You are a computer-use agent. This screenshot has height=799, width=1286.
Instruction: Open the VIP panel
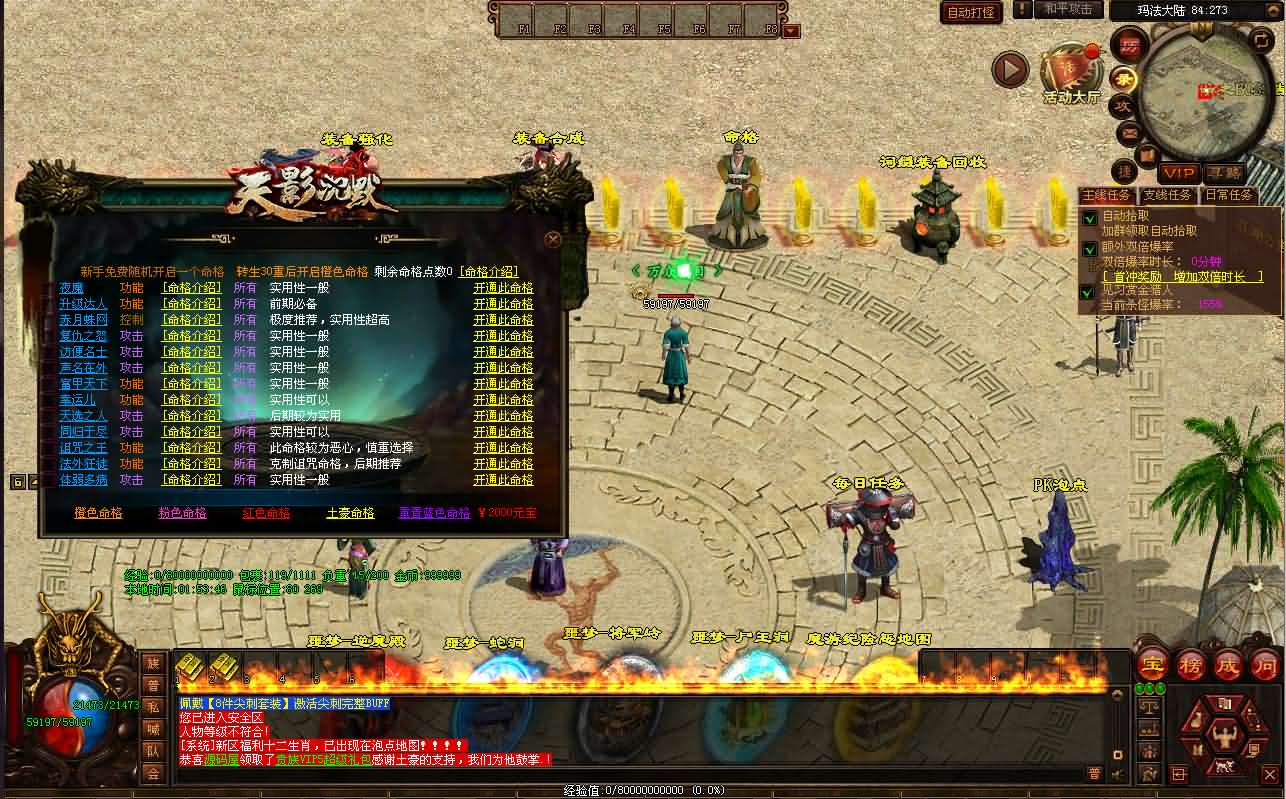pyautogui.click(x=1178, y=174)
